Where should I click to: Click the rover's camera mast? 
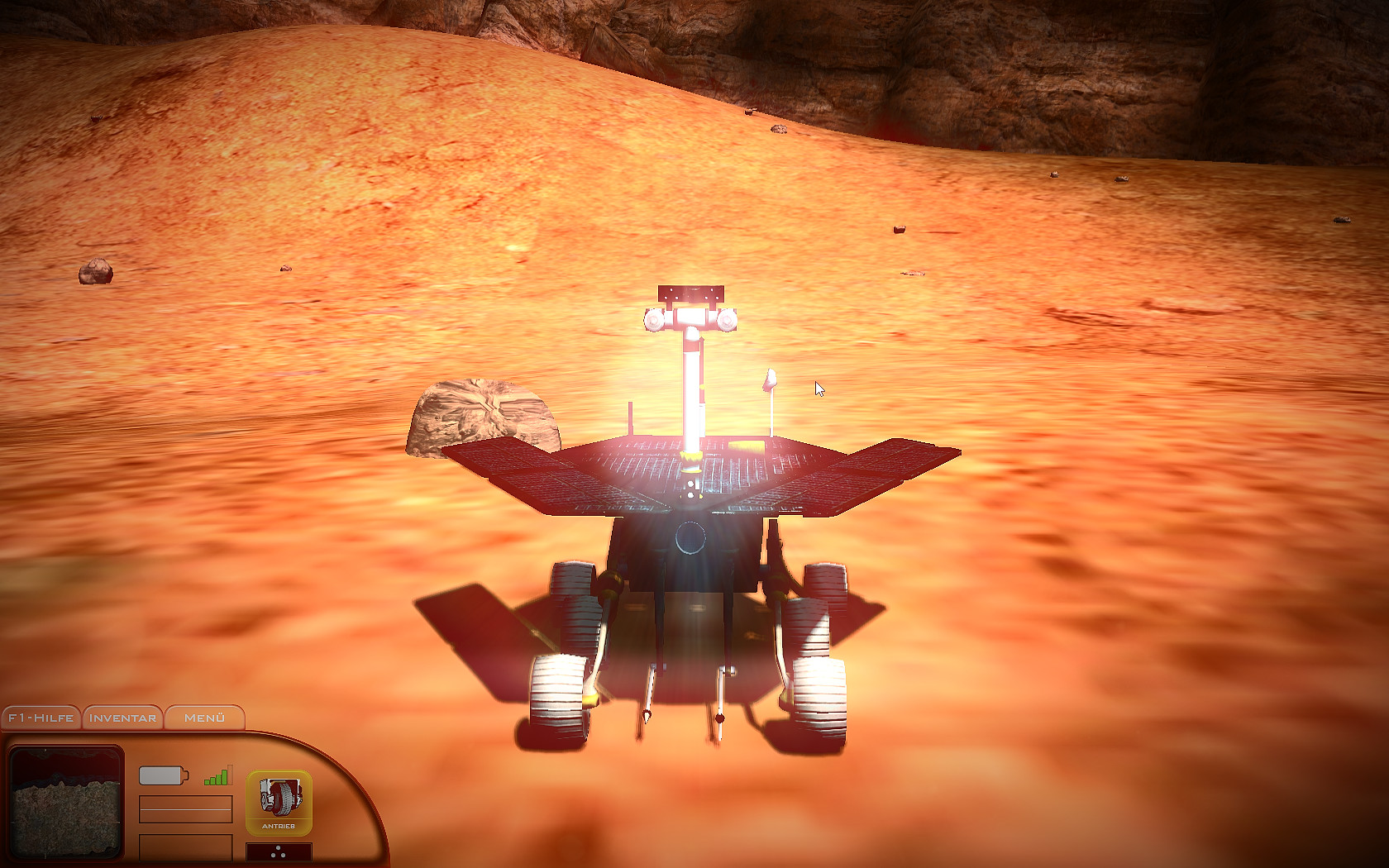(x=692, y=389)
